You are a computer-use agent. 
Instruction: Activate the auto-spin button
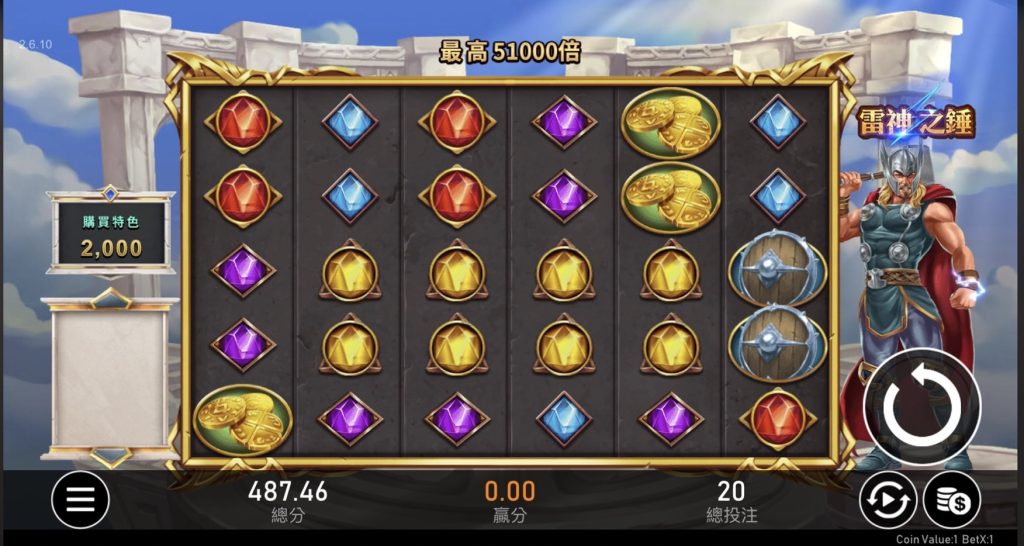coord(888,499)
